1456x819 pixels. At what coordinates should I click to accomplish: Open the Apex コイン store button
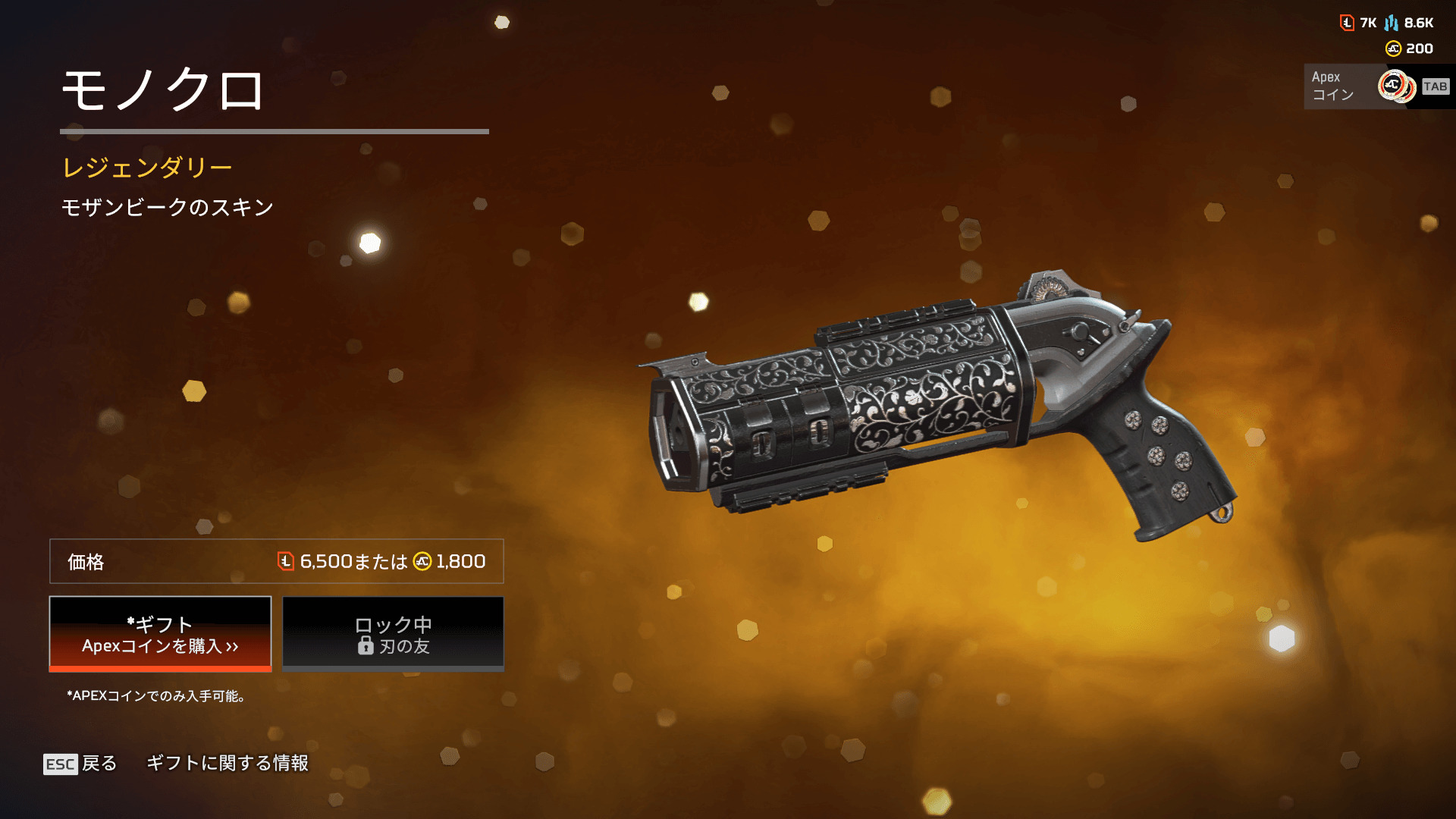click(x=1376, y=86)
